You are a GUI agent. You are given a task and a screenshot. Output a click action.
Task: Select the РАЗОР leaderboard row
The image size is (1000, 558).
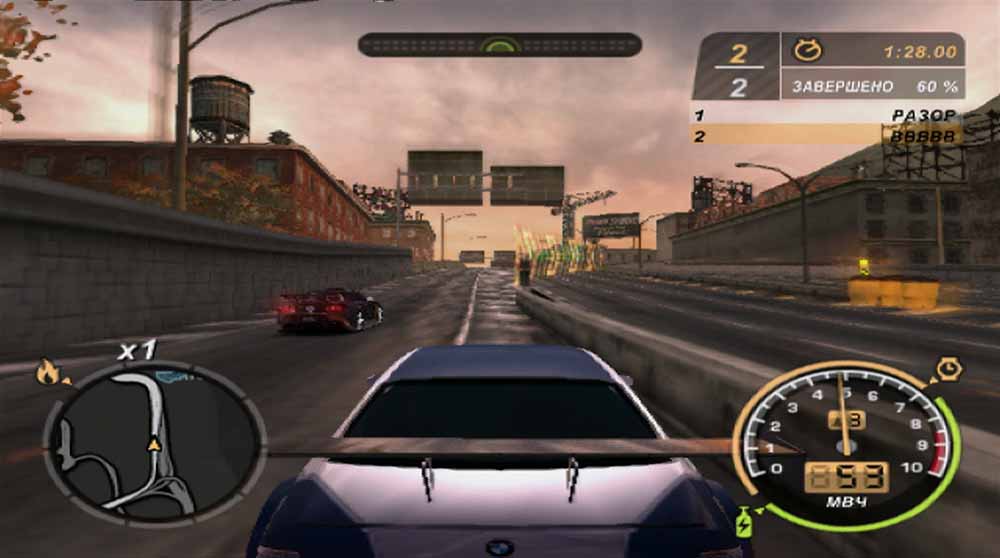pyautogui.click(x=826, y=115)
